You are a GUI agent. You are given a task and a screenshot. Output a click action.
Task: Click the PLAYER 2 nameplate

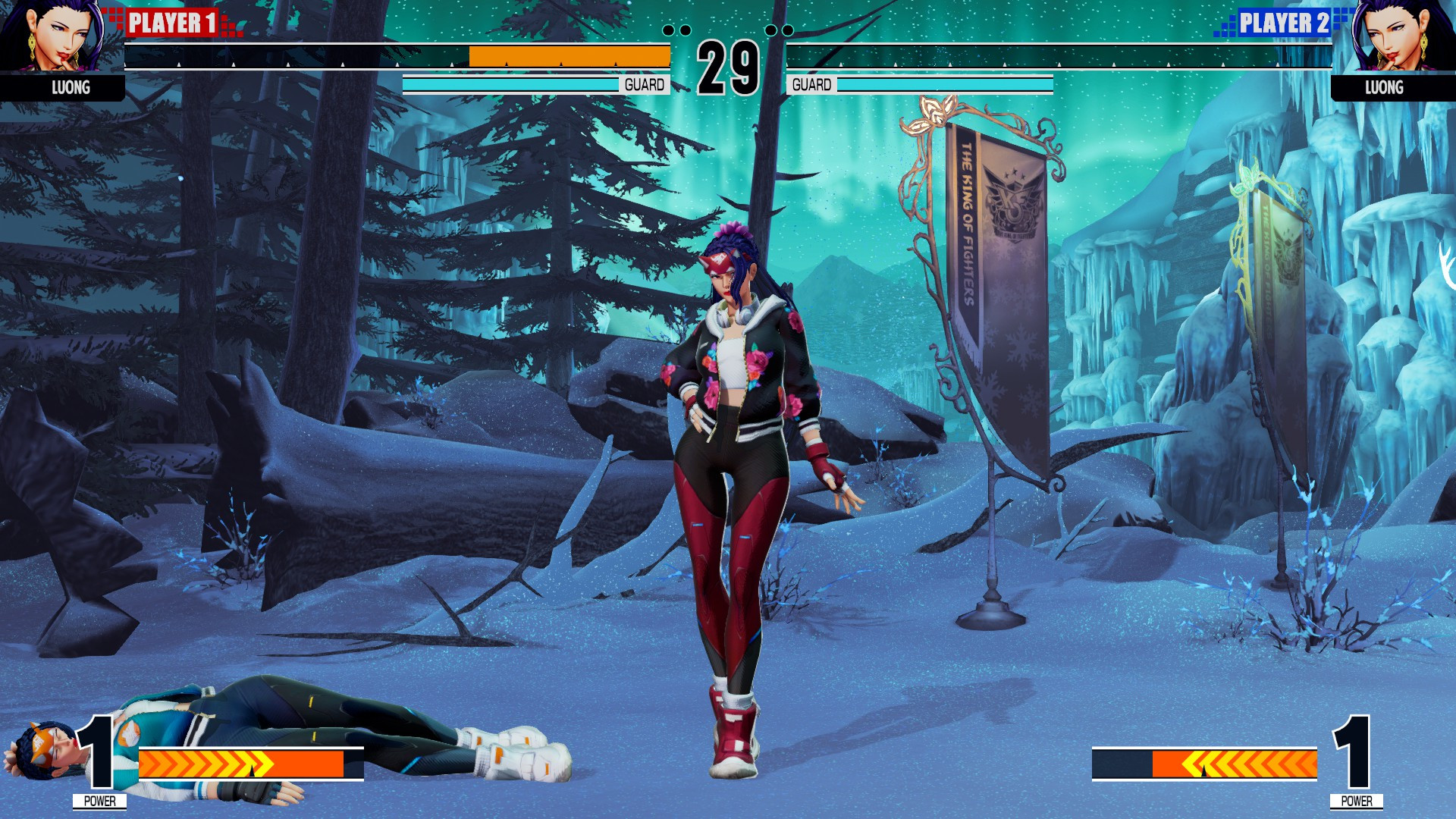pos(1284,23)
